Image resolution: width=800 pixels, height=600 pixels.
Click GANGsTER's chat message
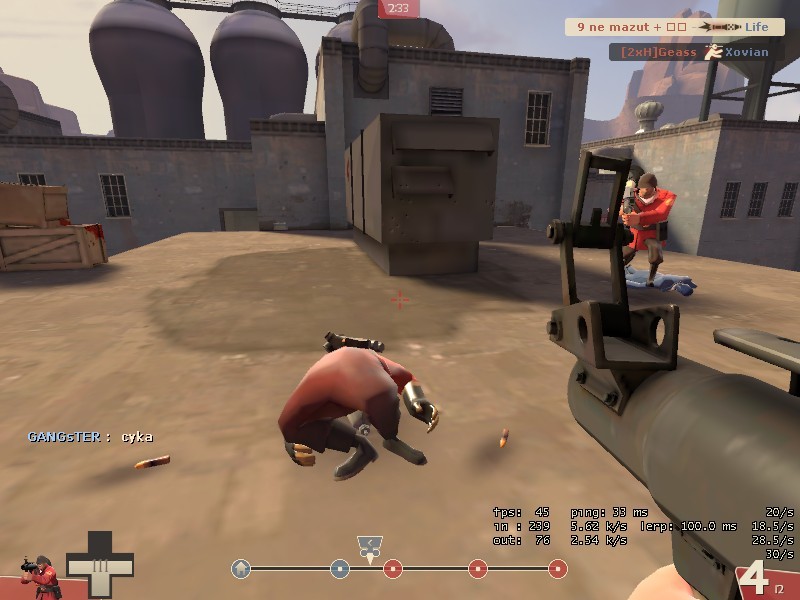(90, 437)
